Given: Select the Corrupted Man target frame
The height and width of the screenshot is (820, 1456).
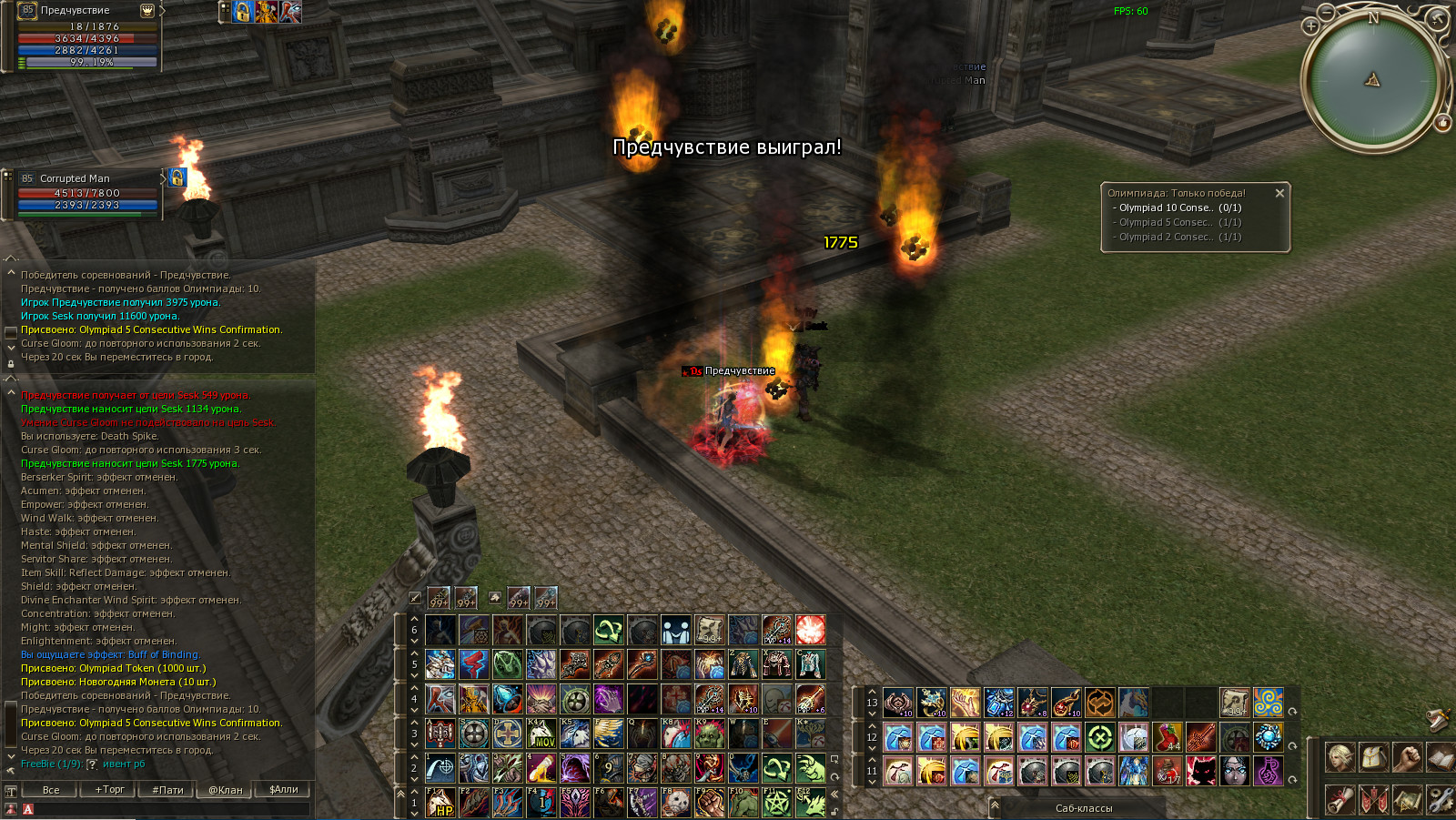Looking at the screenshot, I should click(x=87, y=192).
